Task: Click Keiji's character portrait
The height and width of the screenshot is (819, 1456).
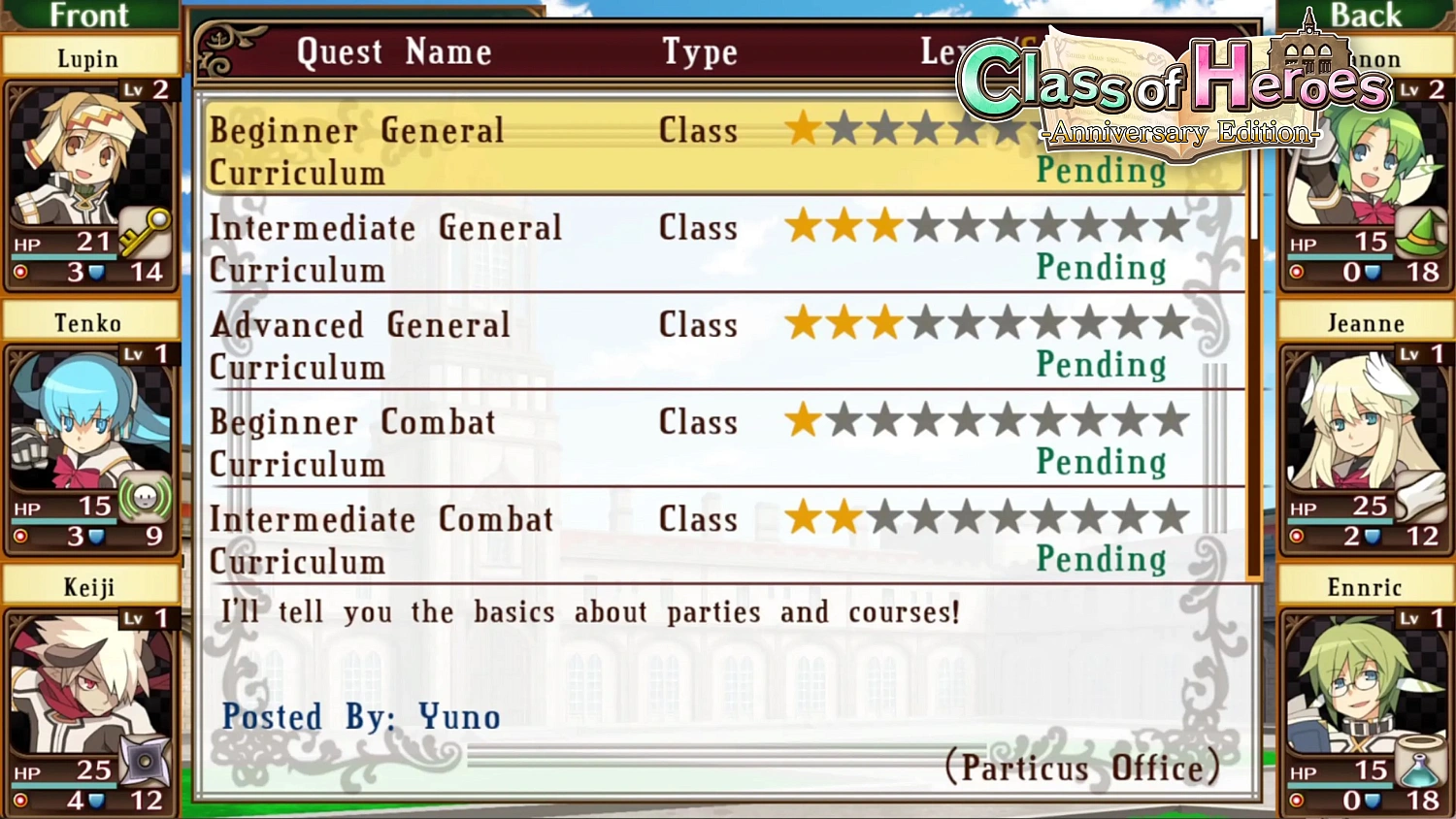Action: 87,679
